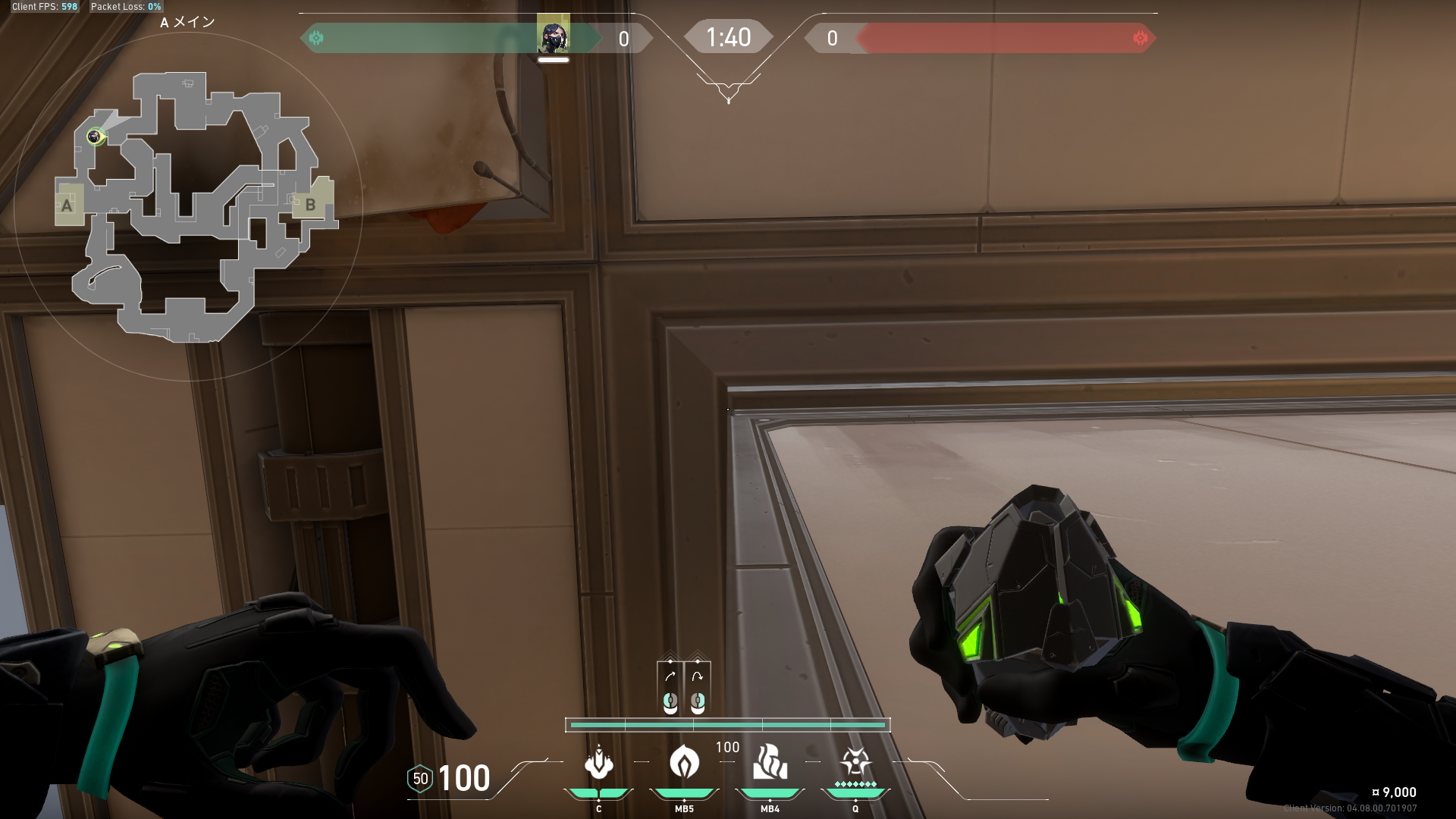This screenshot has height=819, width=1456.
Task: Click the Viper agent portrait at top
Action: point(553,35)
